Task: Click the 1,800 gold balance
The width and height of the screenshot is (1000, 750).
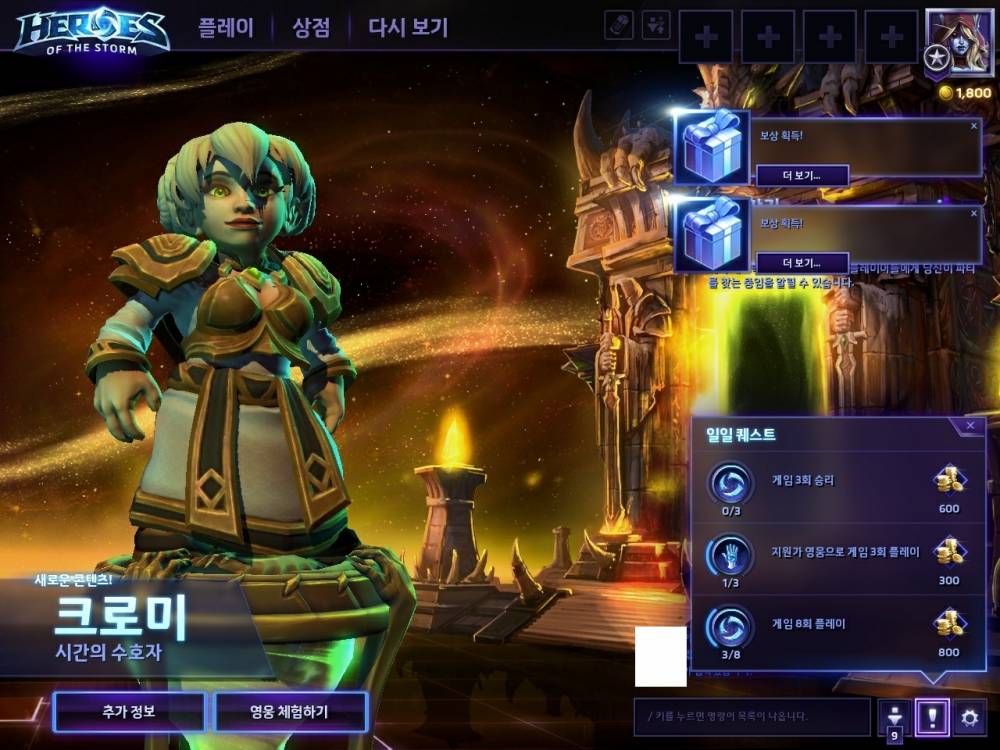Action: (x=965, y=92)
